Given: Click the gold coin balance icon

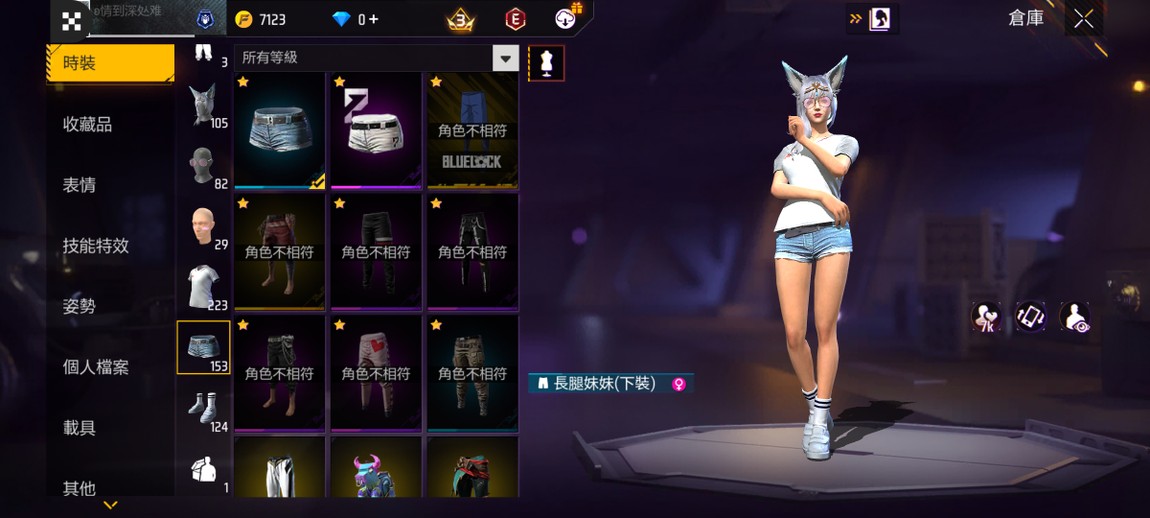Looking at the screenshot, I should point(243,19).
